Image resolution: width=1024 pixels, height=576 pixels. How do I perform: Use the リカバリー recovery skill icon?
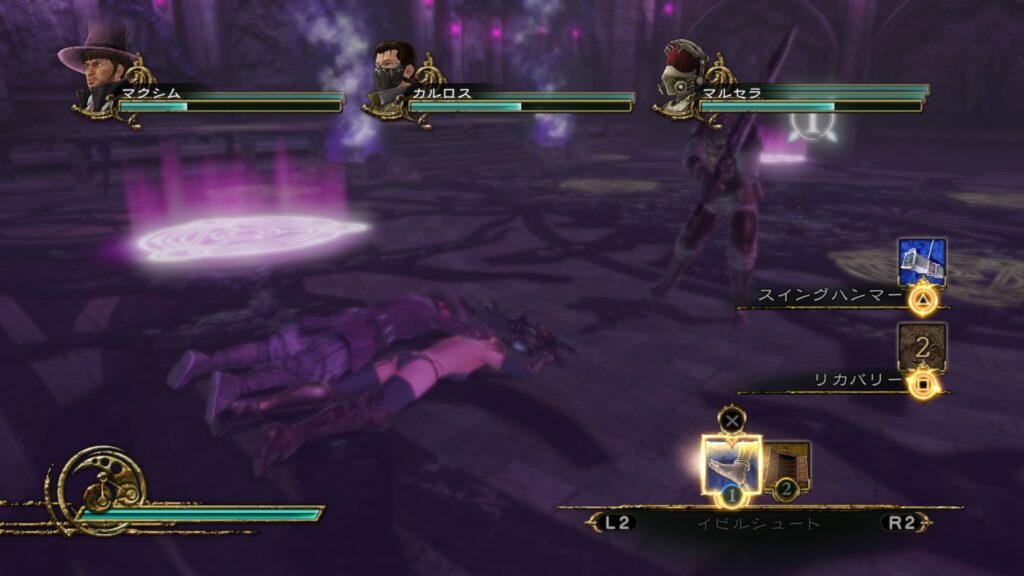(x=921, y=347)
